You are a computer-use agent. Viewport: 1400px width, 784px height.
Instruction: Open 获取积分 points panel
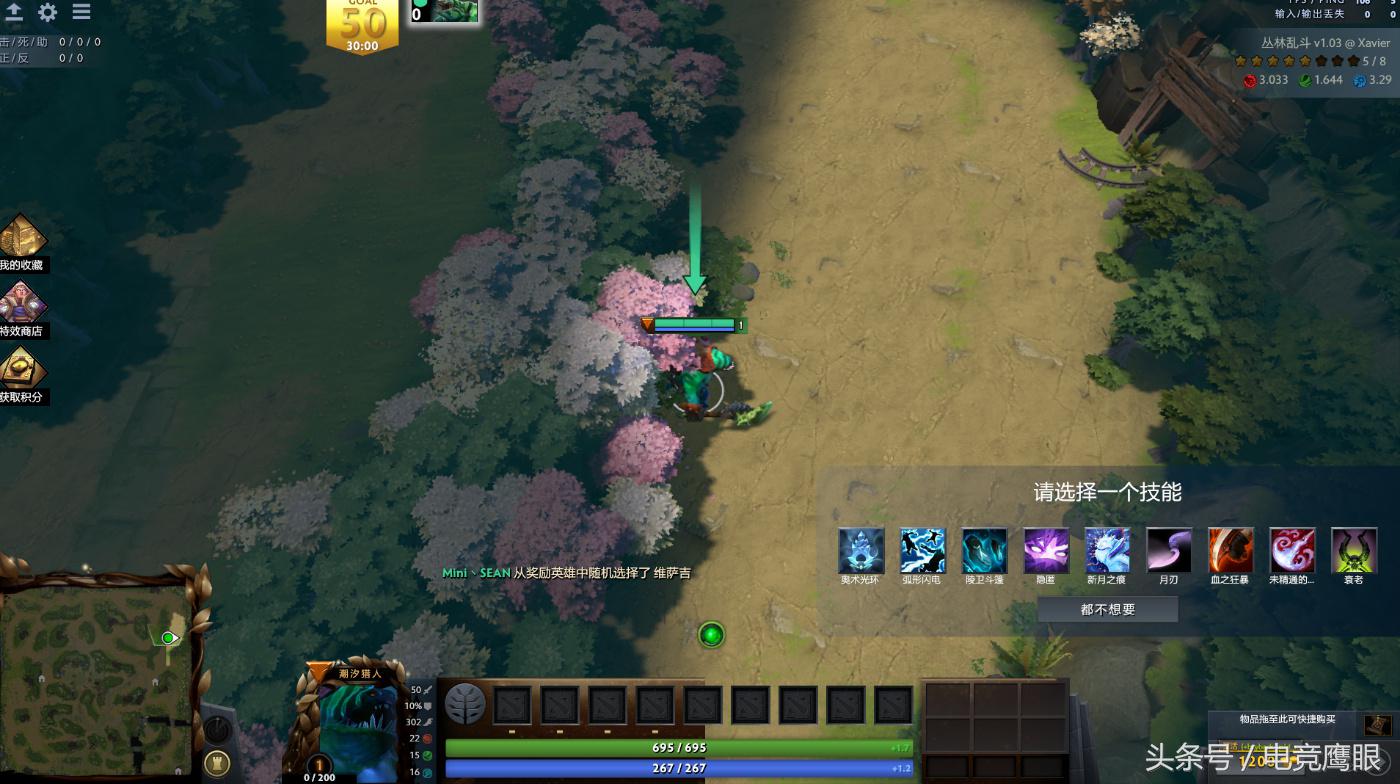(x=22, y=374)
